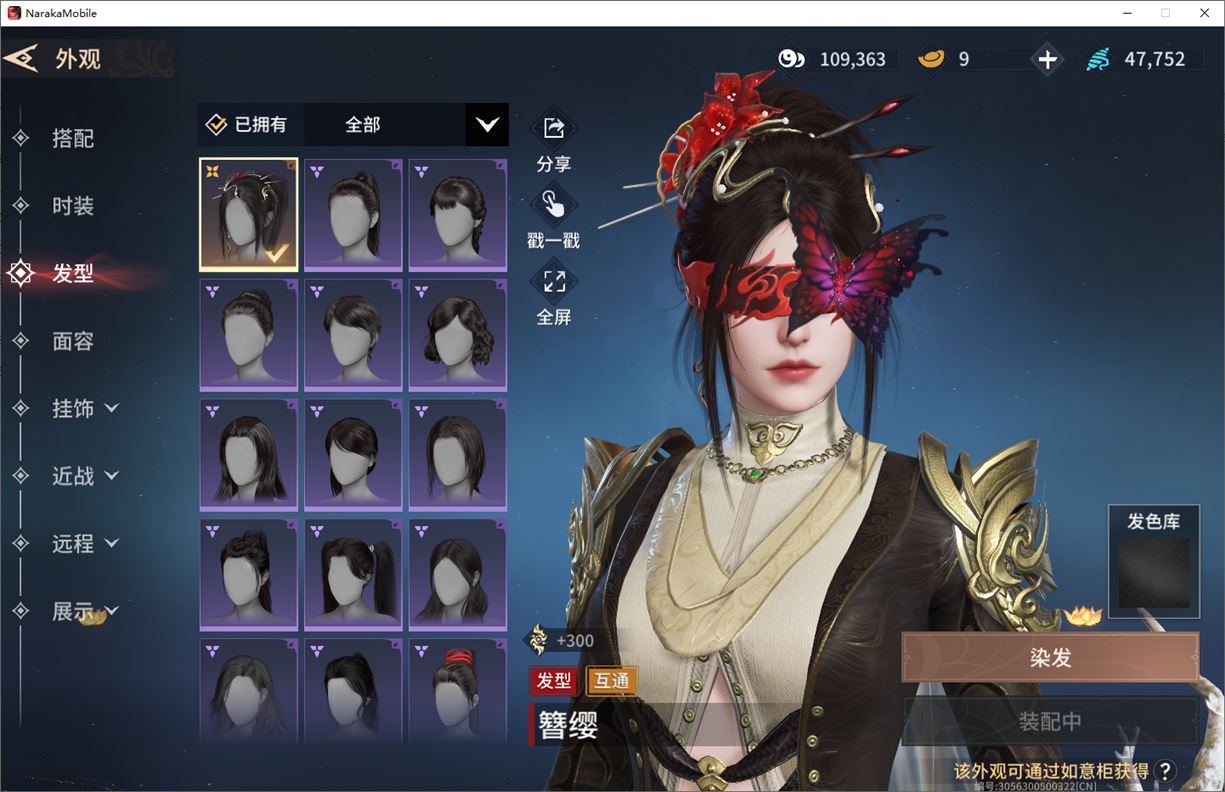Screen dimensions: 1225x792
Task: Expand the 挂饰 accessories category
Action: coord(84,408)
